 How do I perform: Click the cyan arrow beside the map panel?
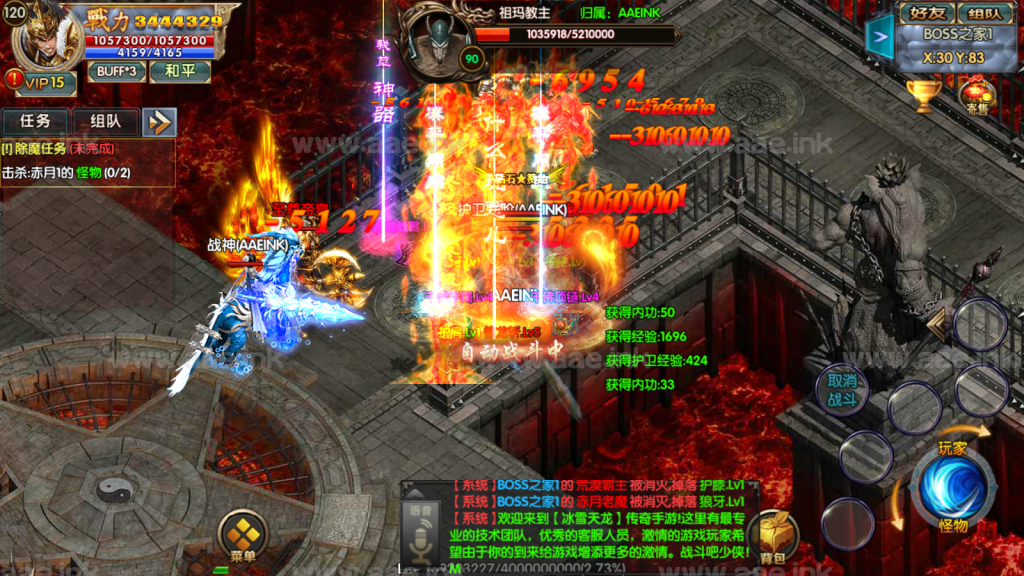[879, 39]
